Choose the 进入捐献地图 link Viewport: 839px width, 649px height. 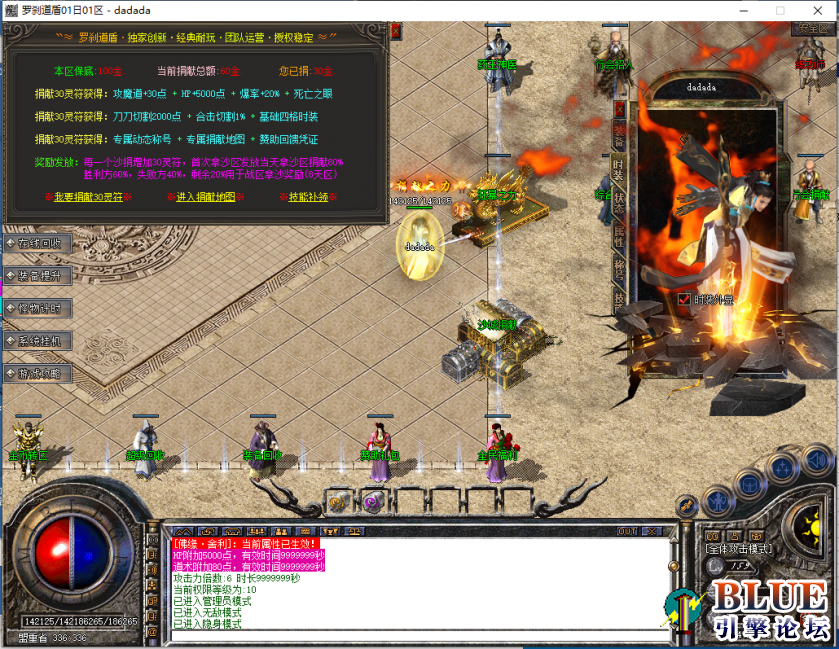coord(206,197)
